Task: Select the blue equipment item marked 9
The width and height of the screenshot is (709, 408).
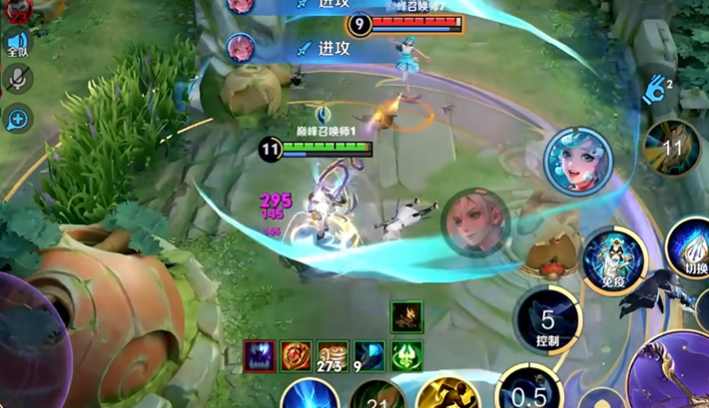Action: [x=369, y=356]
